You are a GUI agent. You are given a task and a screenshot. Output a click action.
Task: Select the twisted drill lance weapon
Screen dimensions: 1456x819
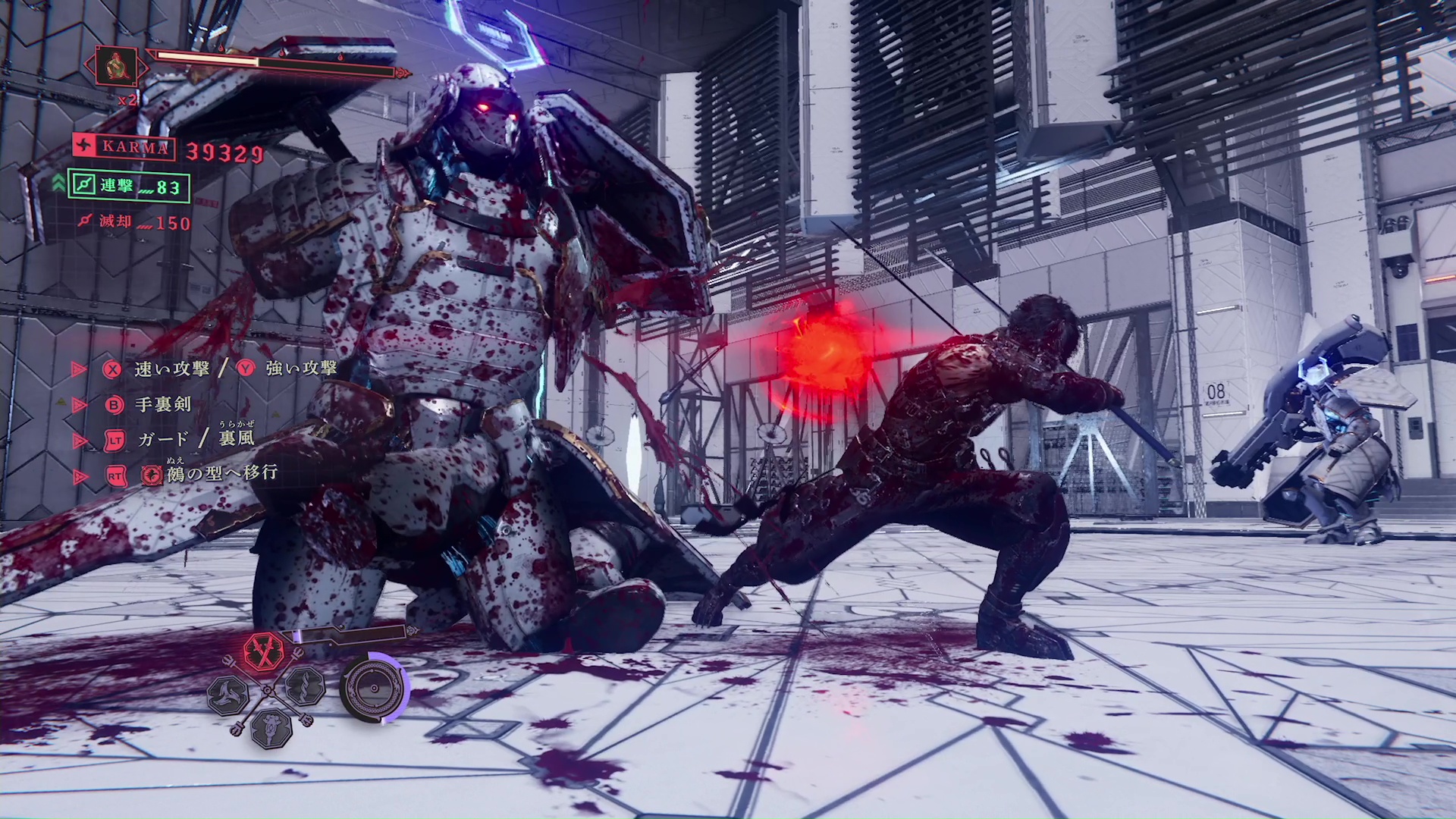click(x=306, y=686)
